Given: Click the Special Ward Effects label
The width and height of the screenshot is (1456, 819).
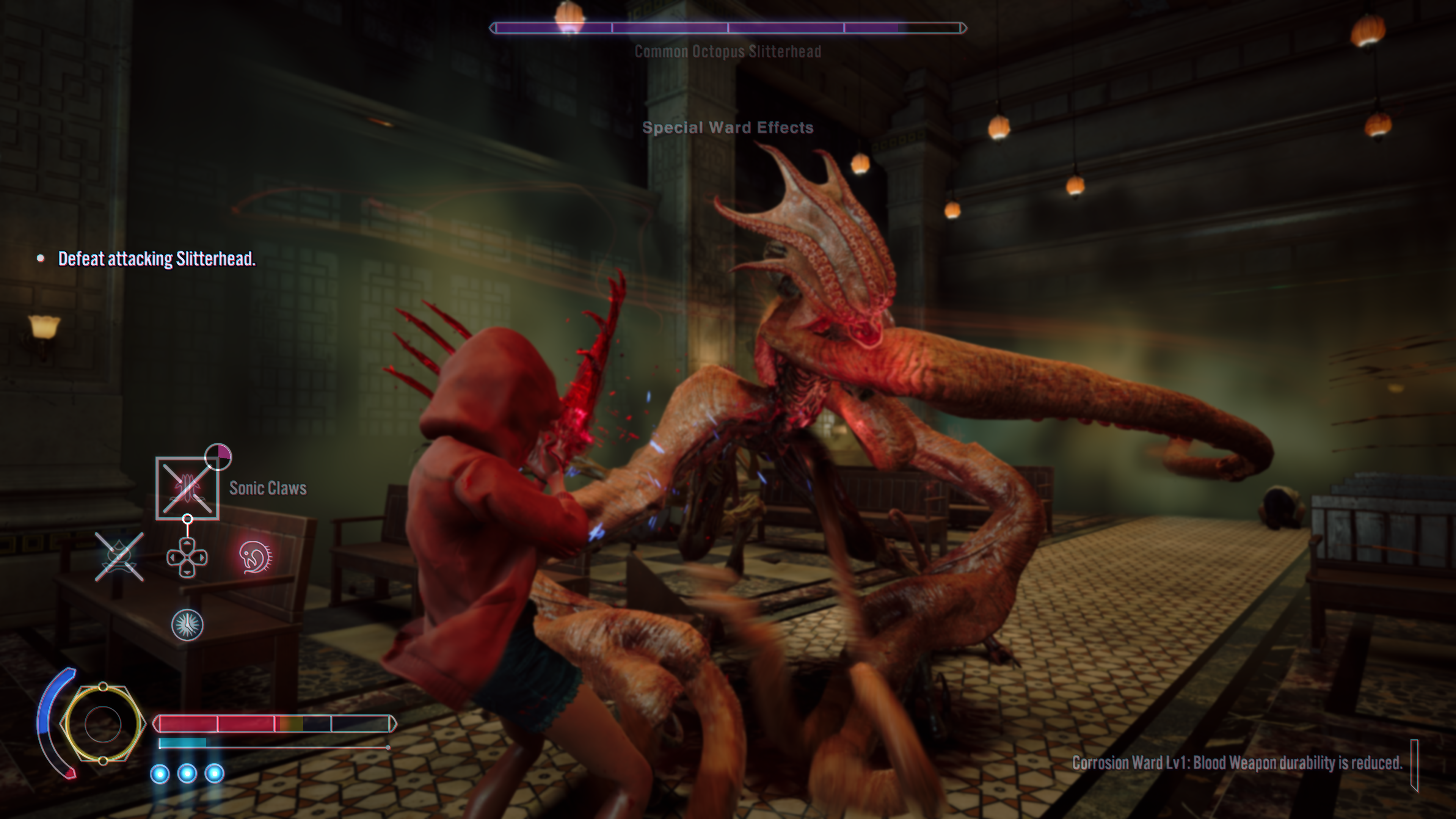Looking at the screenshot, I should 728,128.
